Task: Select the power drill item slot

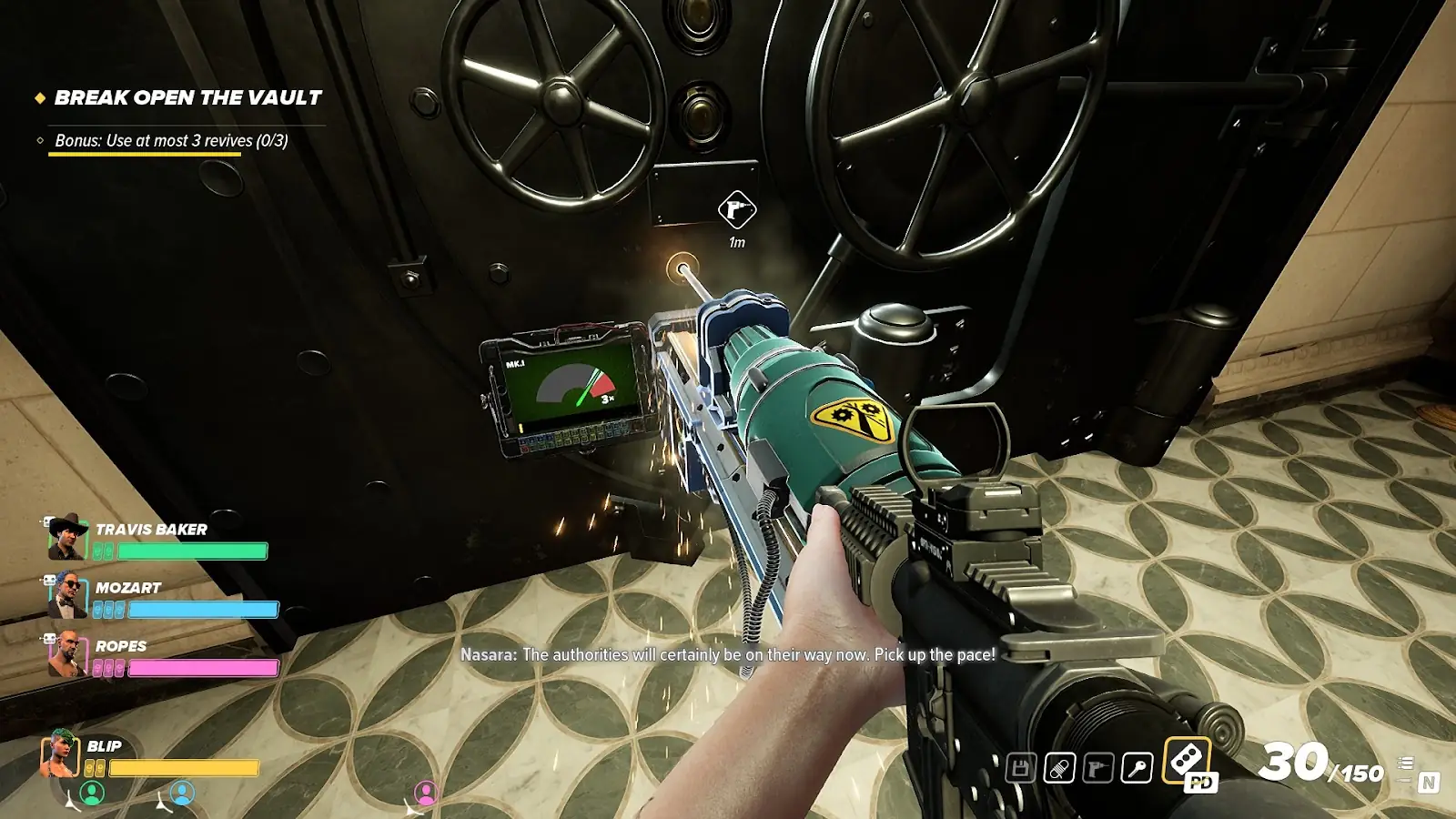Action: click(1098, 768)
